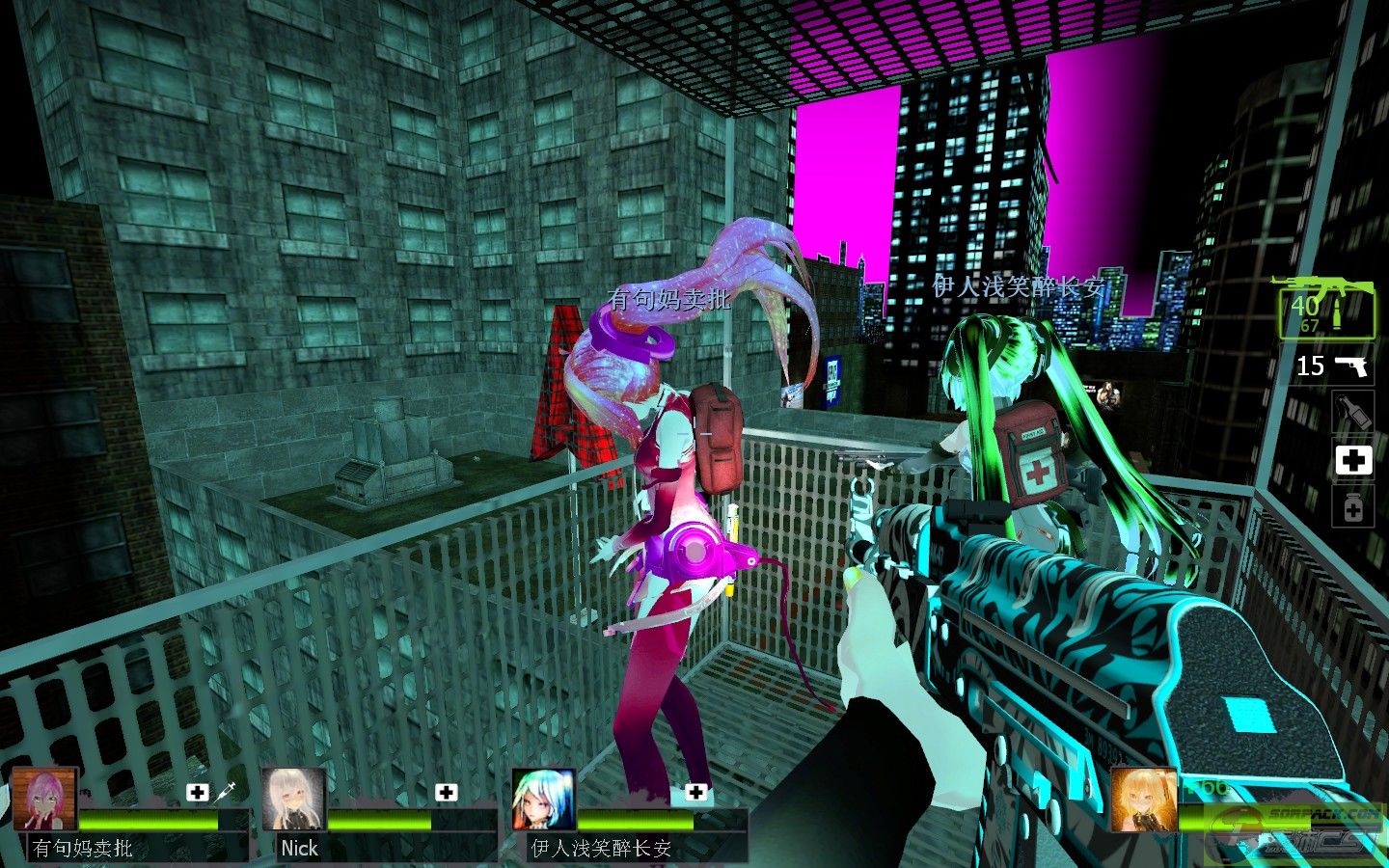This screenshot has height=868, width=1389.
Task: Click Nick's first aid kit indicator
Action: [446, 793]
